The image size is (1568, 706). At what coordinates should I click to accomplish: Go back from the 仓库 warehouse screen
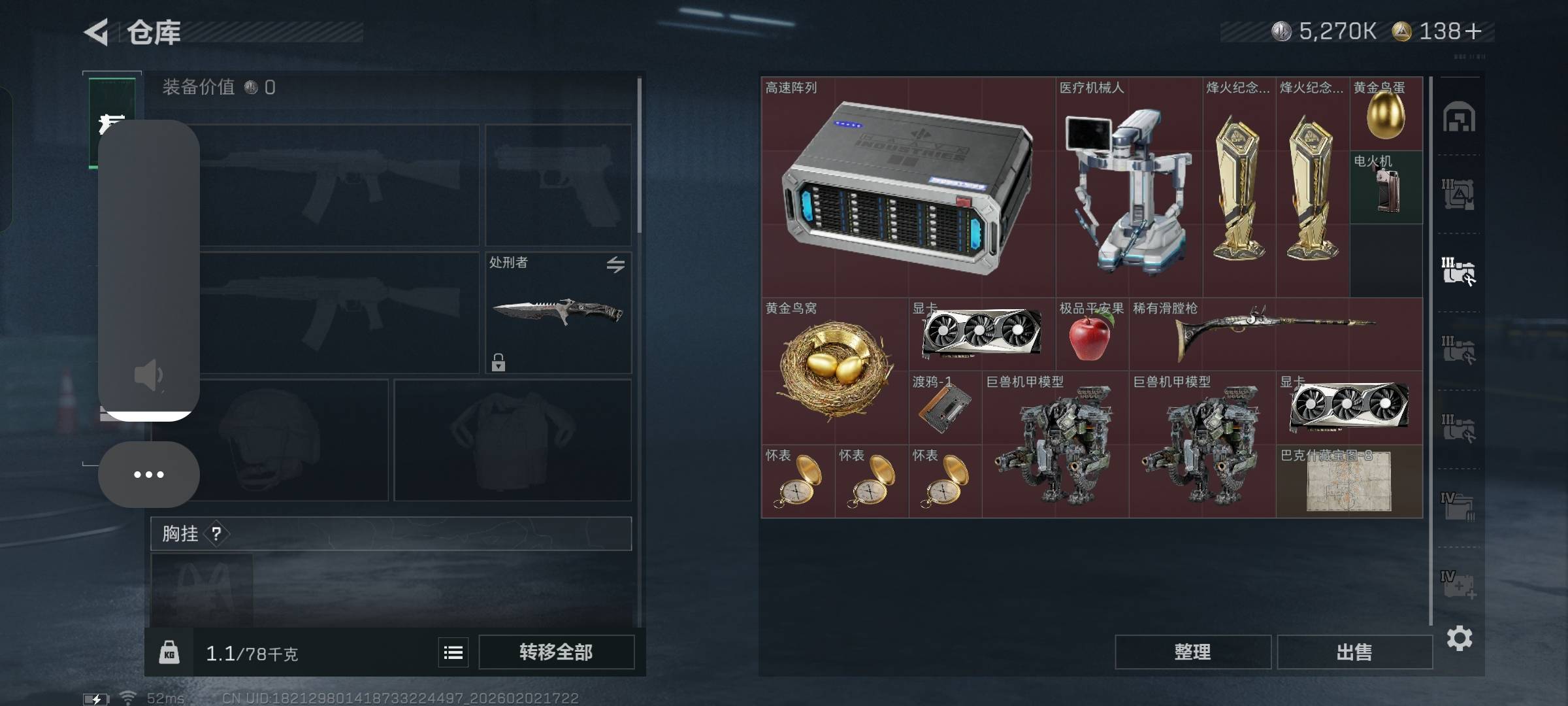97,32
